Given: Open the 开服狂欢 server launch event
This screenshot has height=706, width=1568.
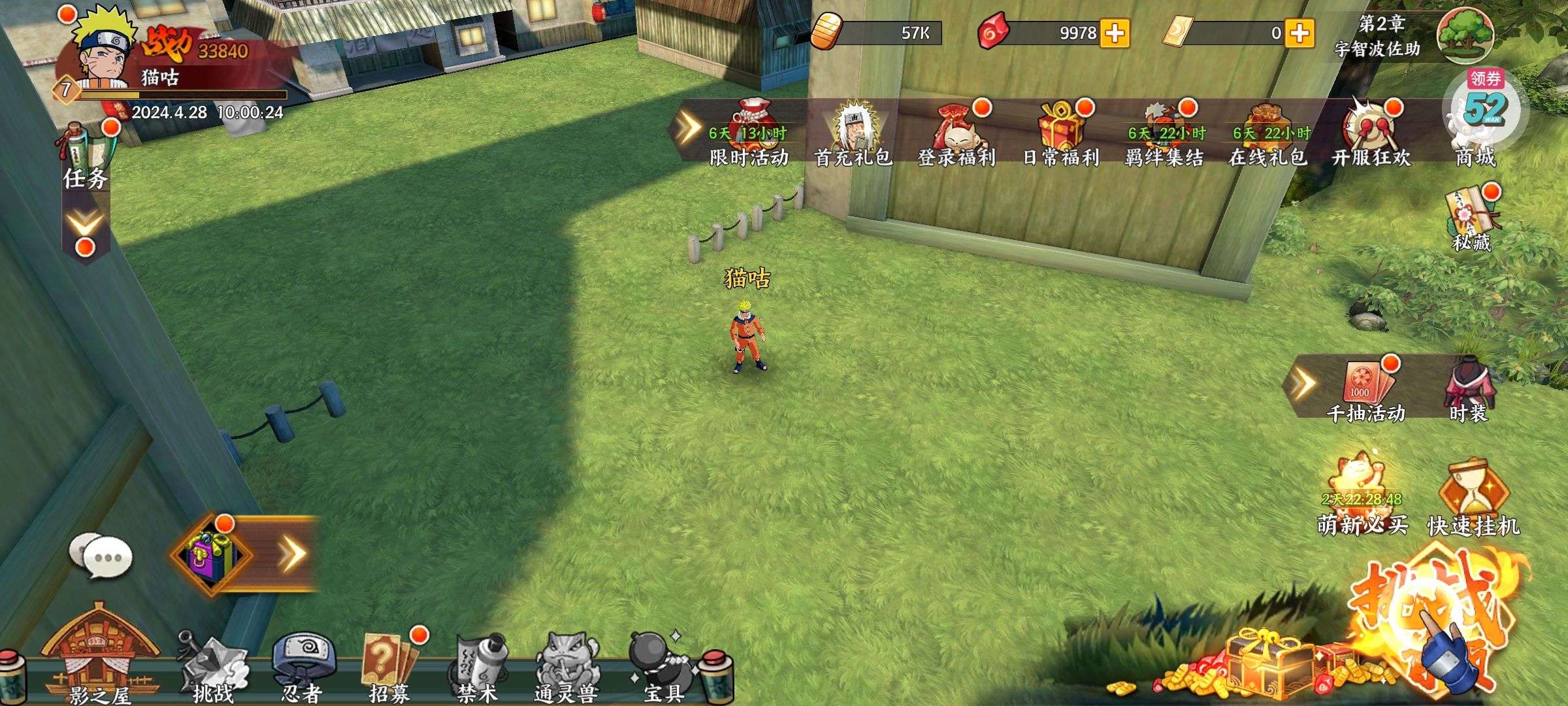Looking at the screenshot, I should (x=1371, y=134).
